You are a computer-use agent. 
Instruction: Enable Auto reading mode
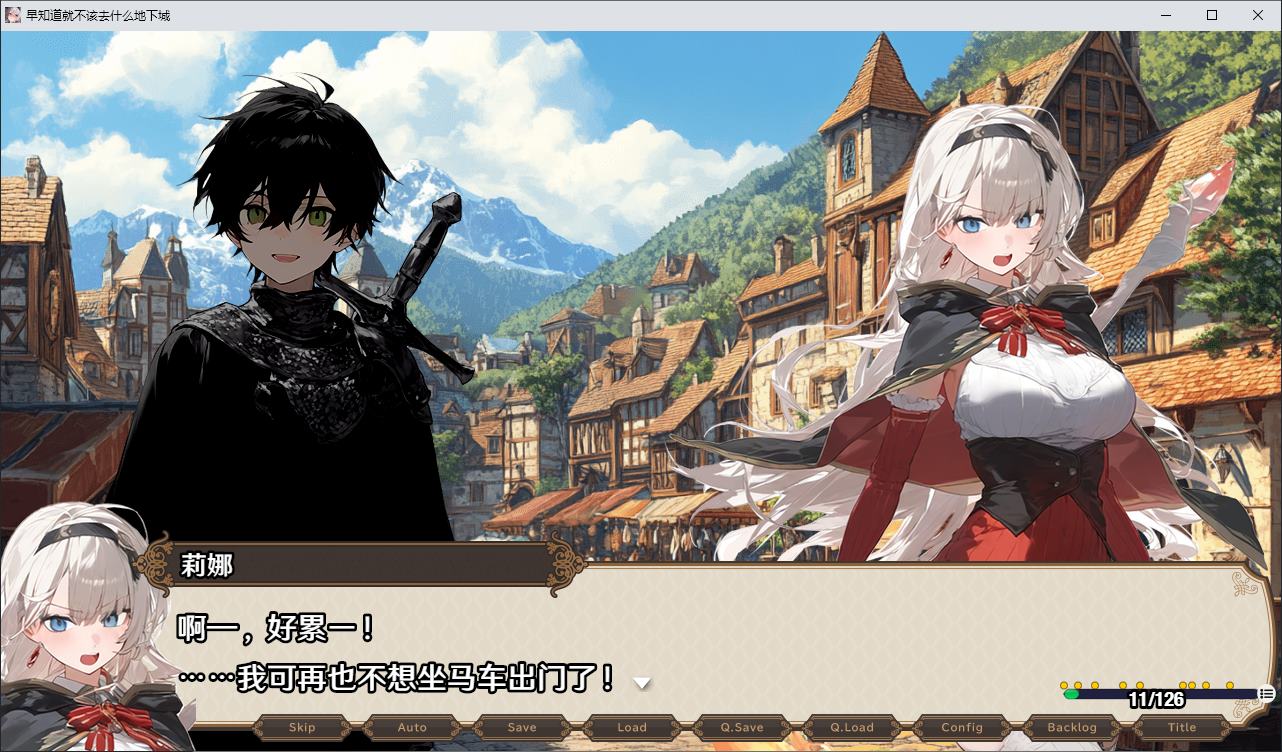tap(411, 727)
